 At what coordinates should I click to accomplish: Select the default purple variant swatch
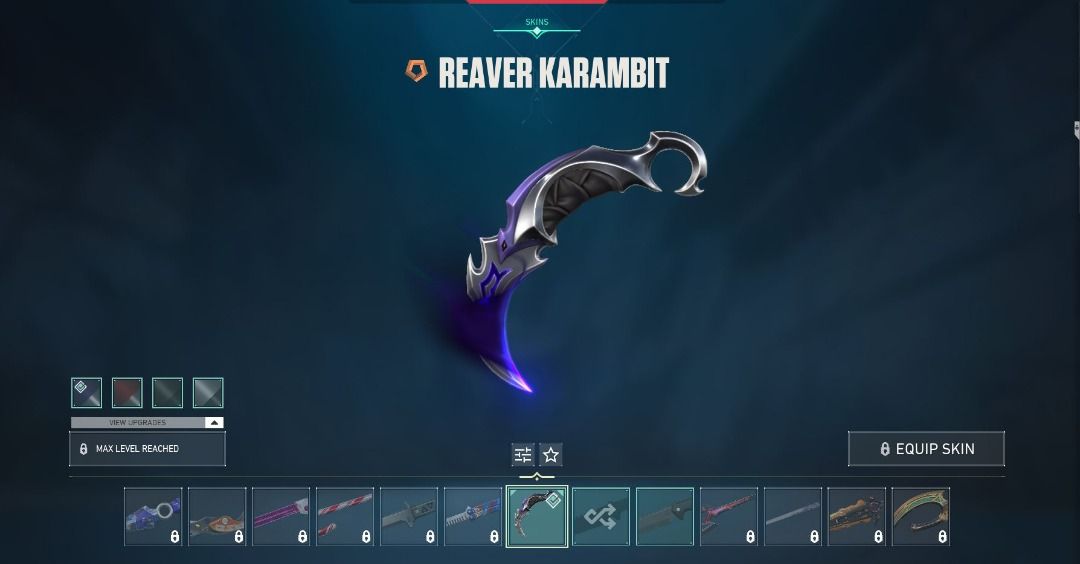coord(87,393)
